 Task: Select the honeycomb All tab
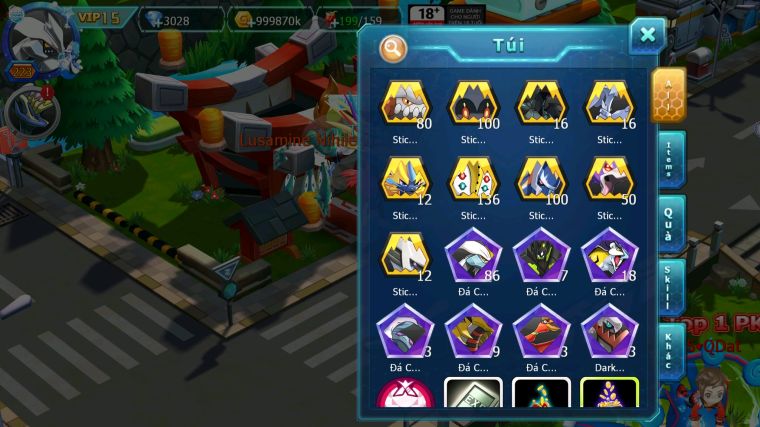tap(667, 93)
